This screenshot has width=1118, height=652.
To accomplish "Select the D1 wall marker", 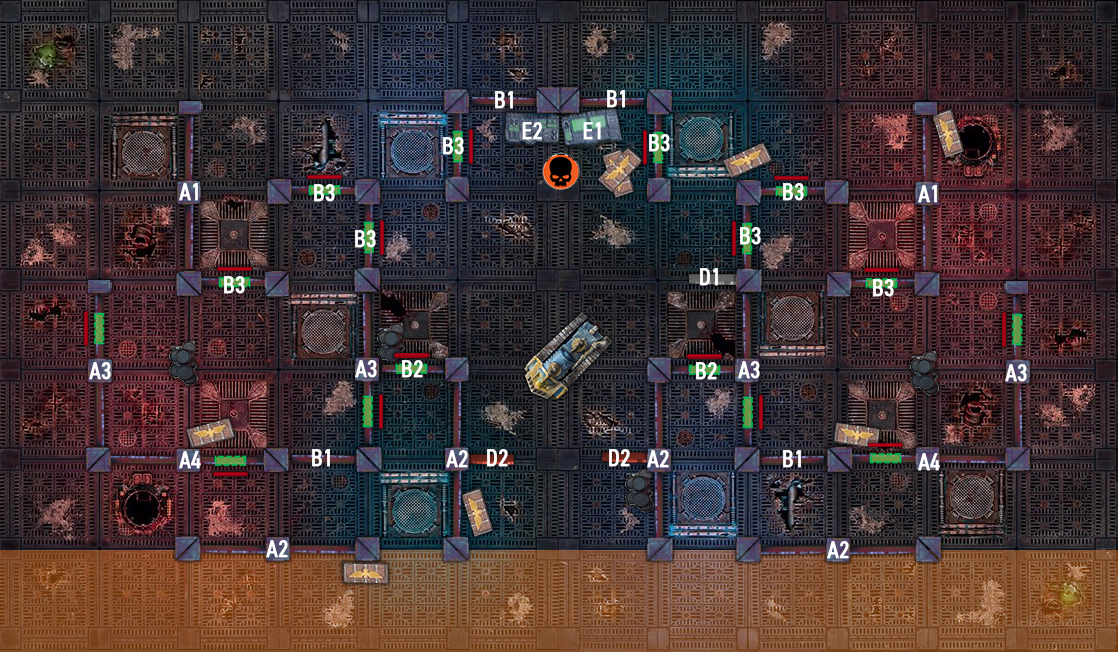I will click(710, 277).
